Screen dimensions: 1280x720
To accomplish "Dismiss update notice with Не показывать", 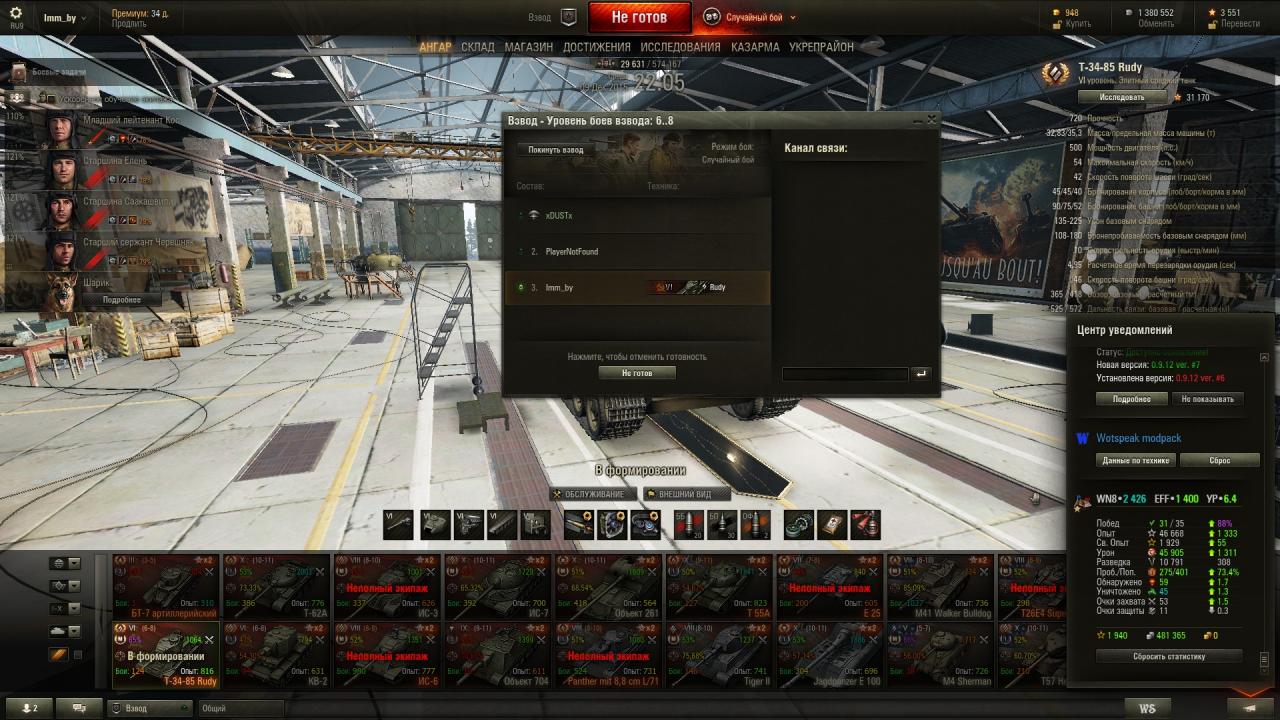I will click(x=1207, y=399).
